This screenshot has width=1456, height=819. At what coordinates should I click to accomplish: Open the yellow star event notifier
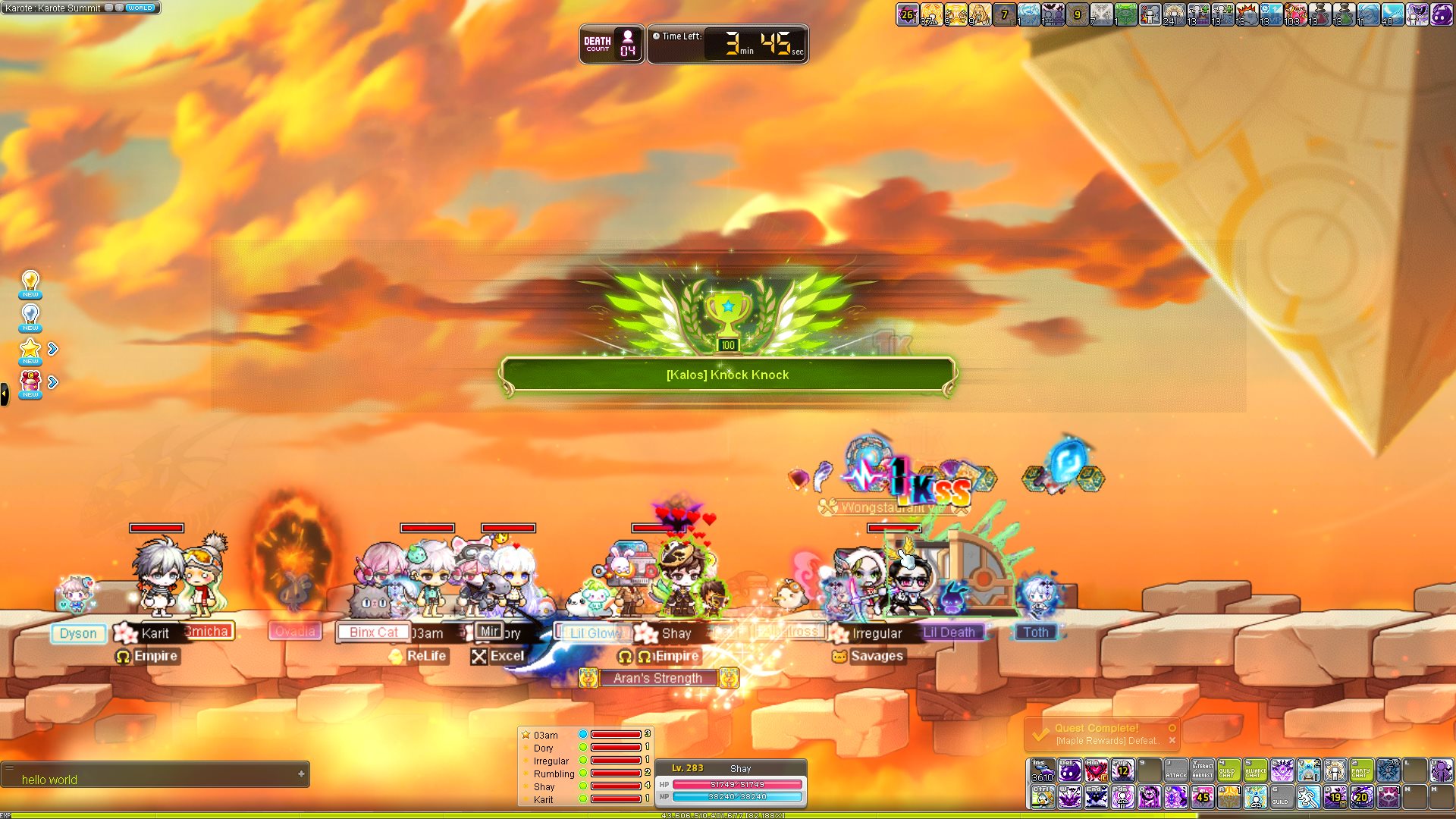coord(30,350)
